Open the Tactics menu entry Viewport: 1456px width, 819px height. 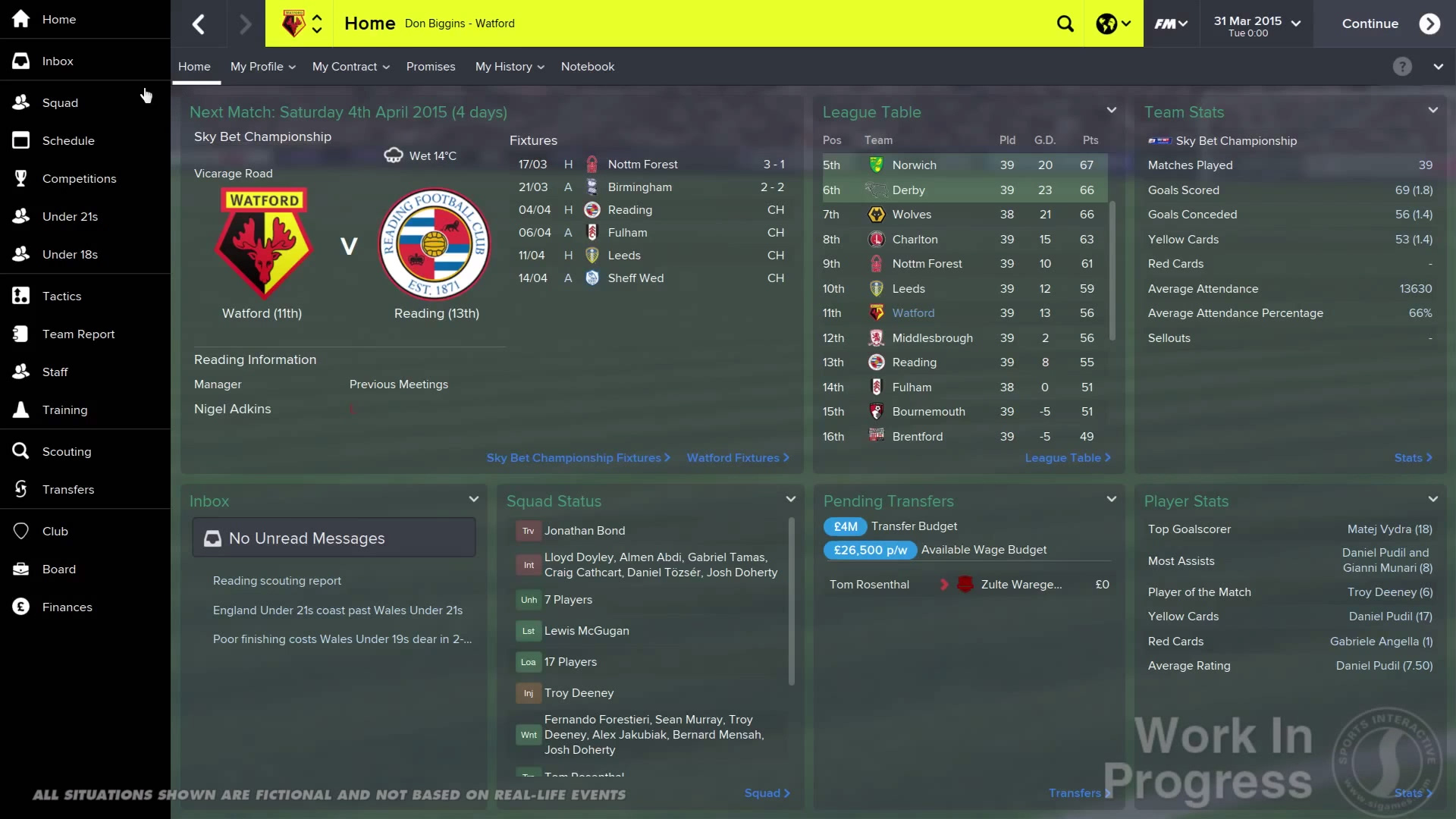point(61,297)
